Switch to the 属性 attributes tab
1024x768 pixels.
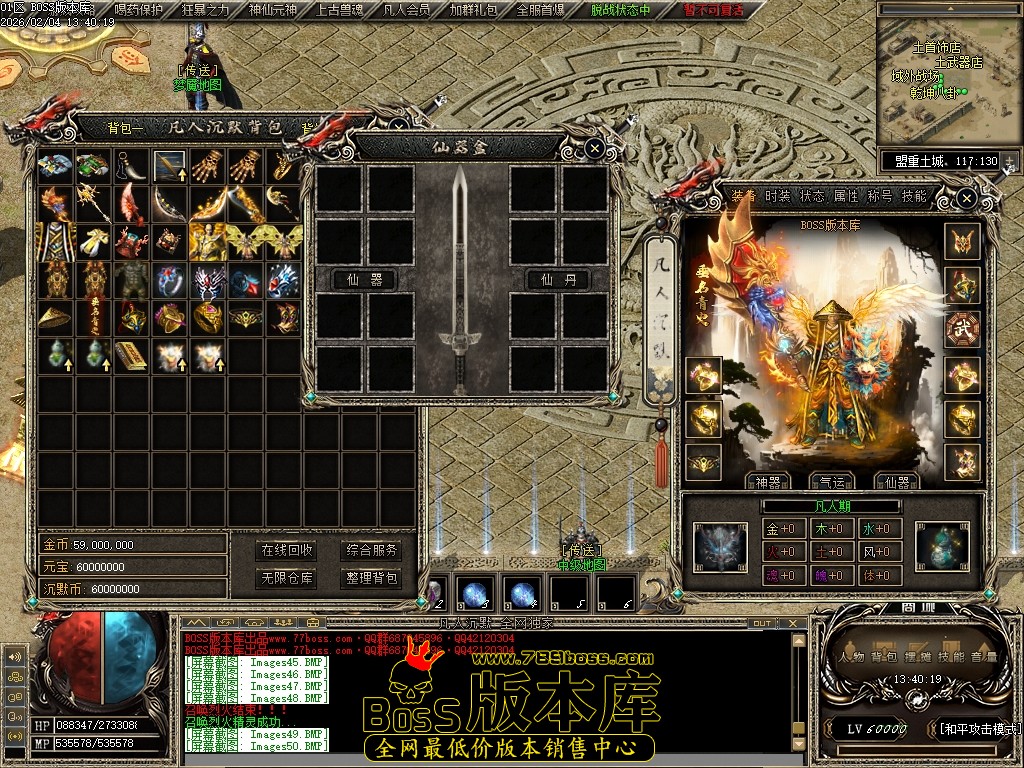[846, 196]
